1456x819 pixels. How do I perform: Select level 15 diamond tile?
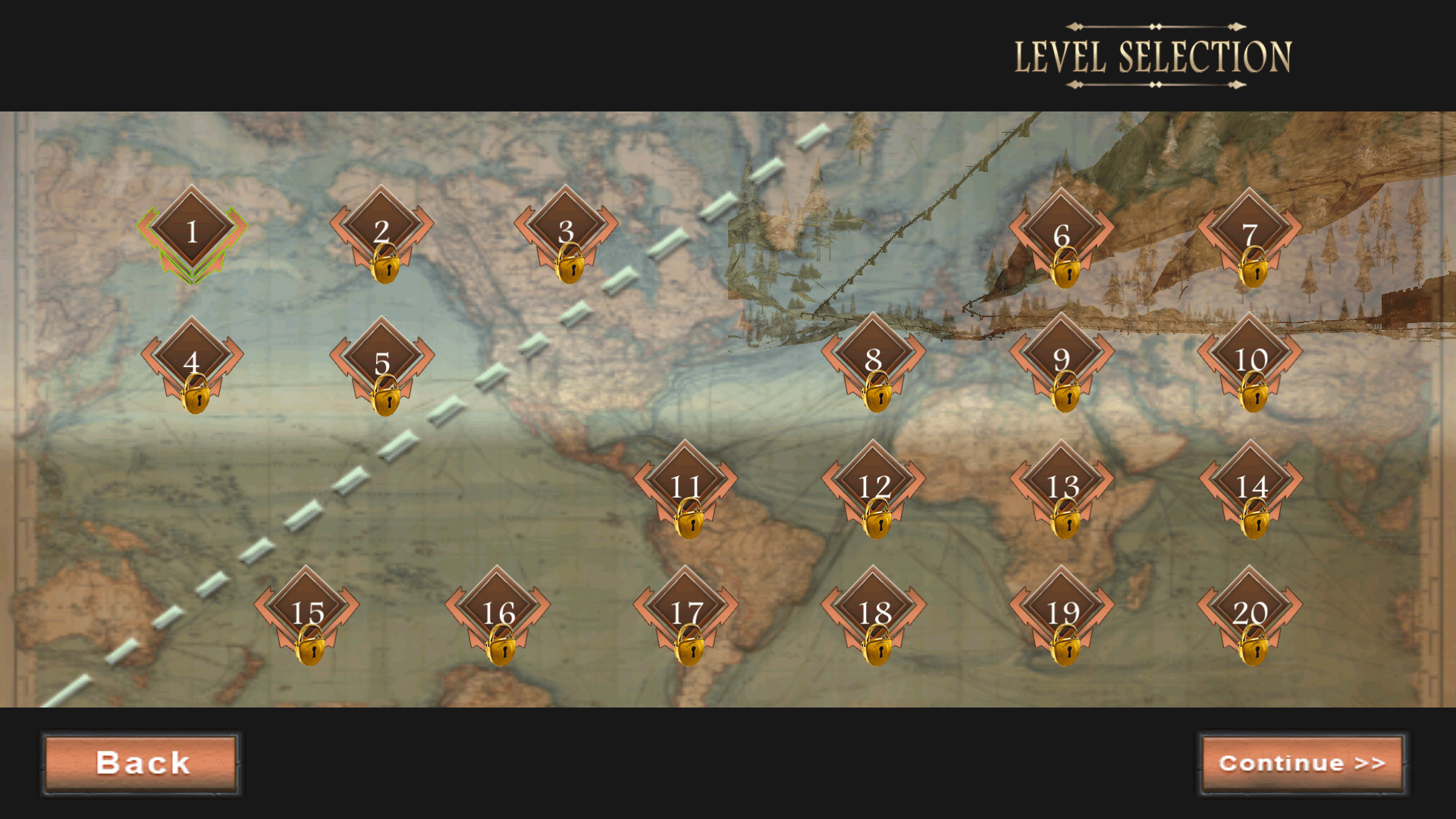point(307,612)
